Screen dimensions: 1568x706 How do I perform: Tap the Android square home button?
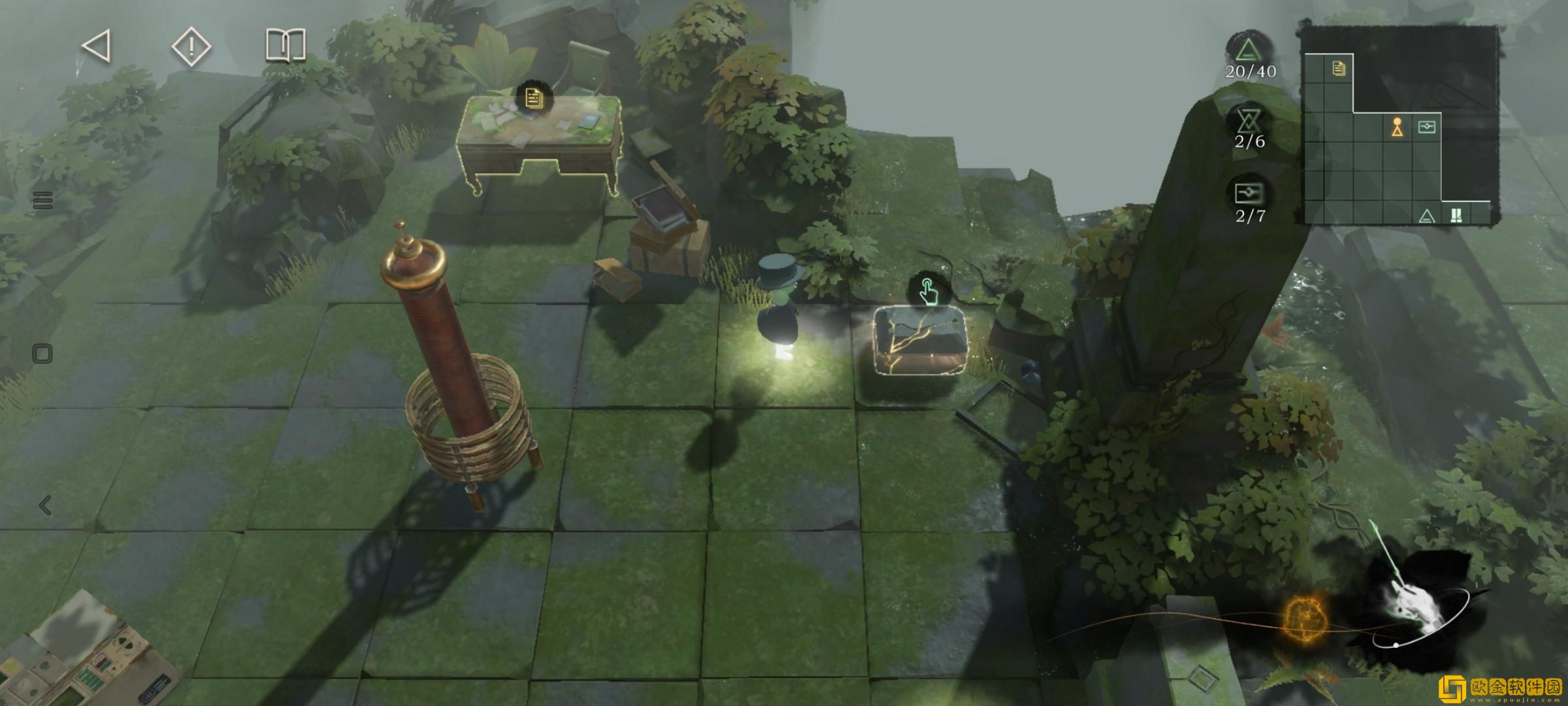click(42, 354)
